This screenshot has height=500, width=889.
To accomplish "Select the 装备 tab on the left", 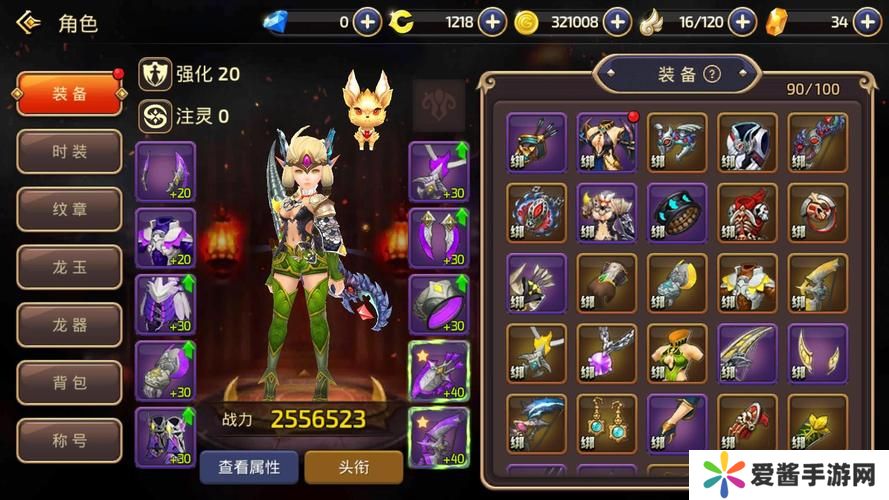I will tap(70, 93).
